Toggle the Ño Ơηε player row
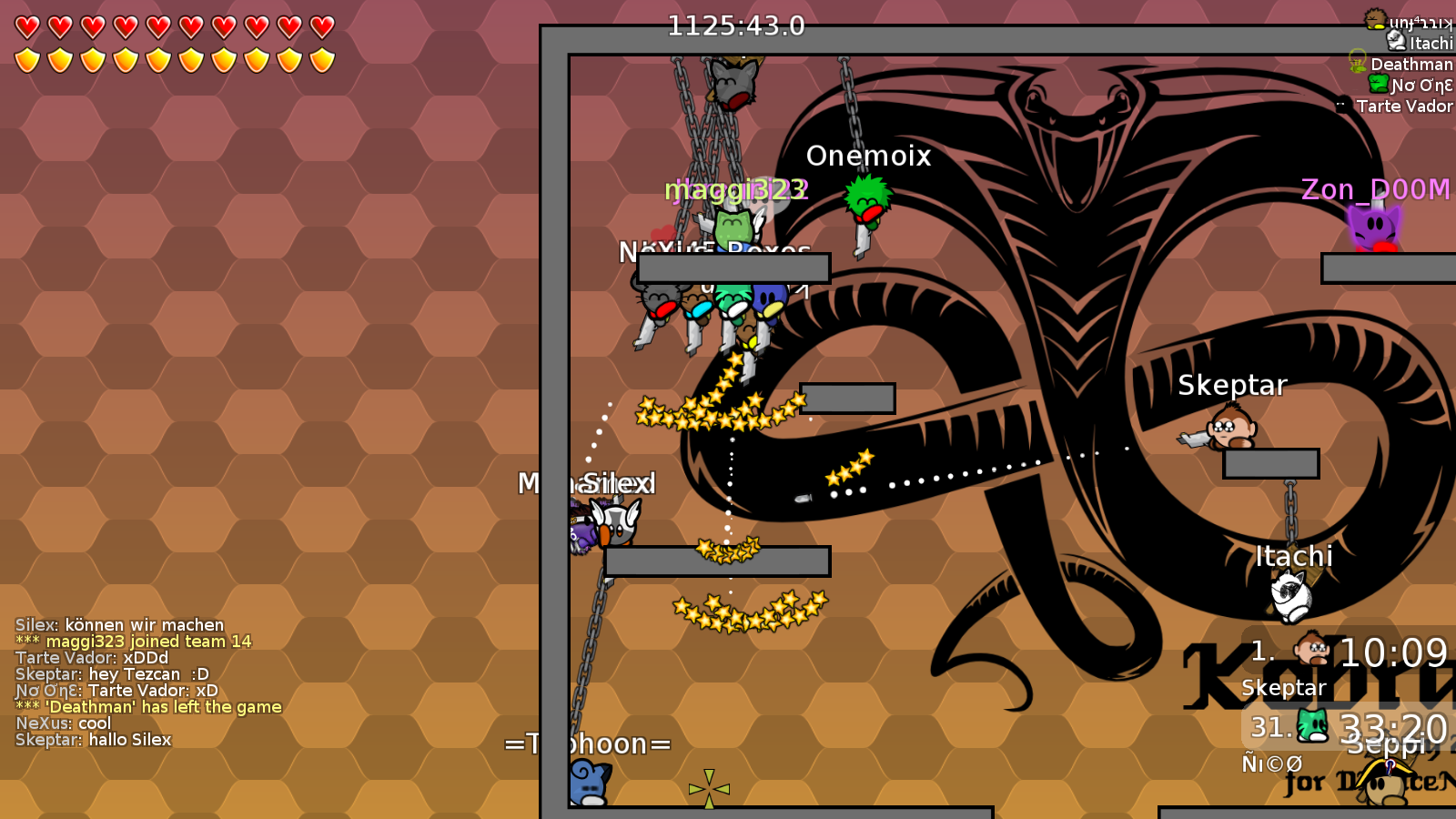The width and height of the screenshot is (1456, 819). (x=1407, y=86)
